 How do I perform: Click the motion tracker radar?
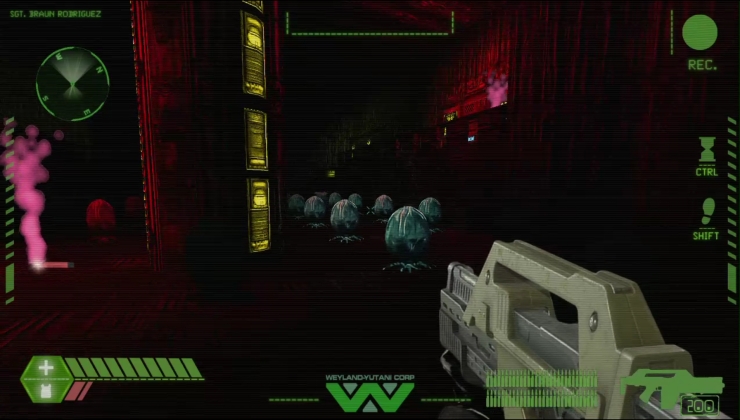pos(68,79)
